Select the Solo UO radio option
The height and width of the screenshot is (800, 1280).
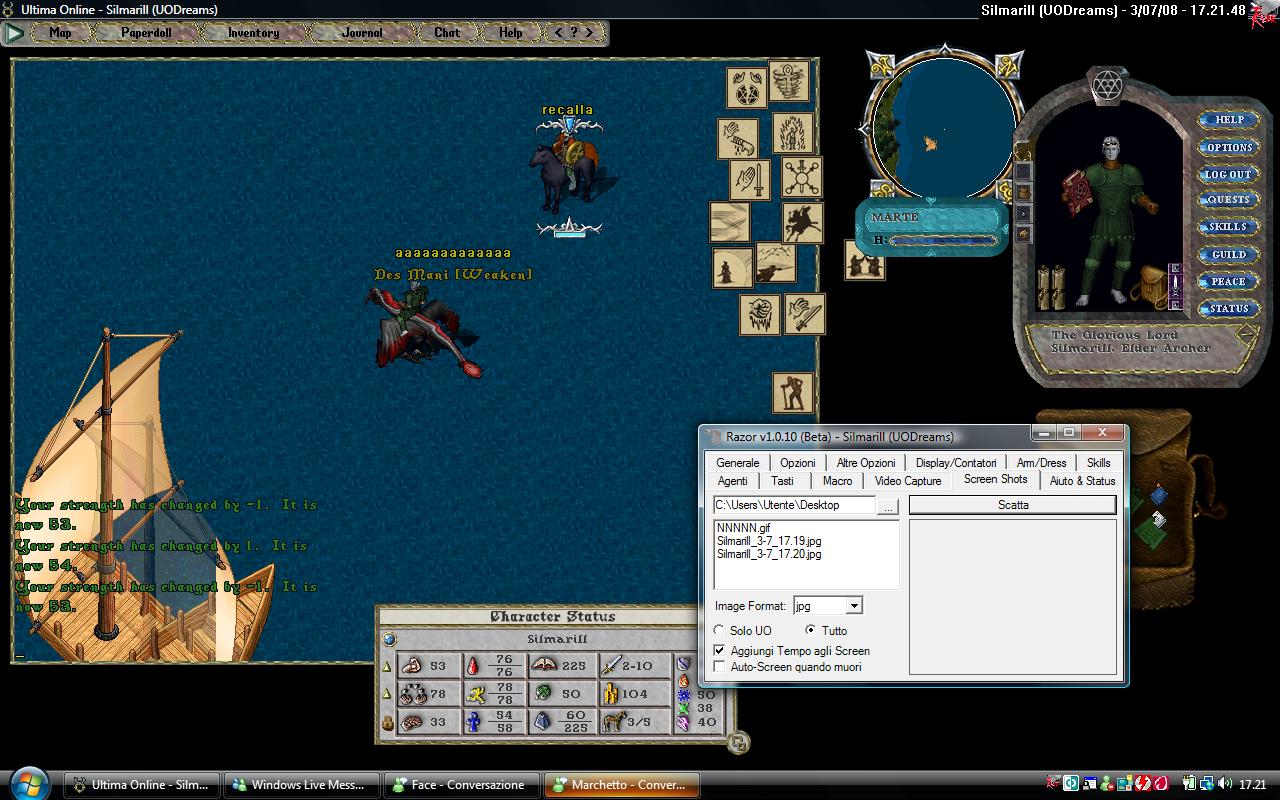[719, 631]
